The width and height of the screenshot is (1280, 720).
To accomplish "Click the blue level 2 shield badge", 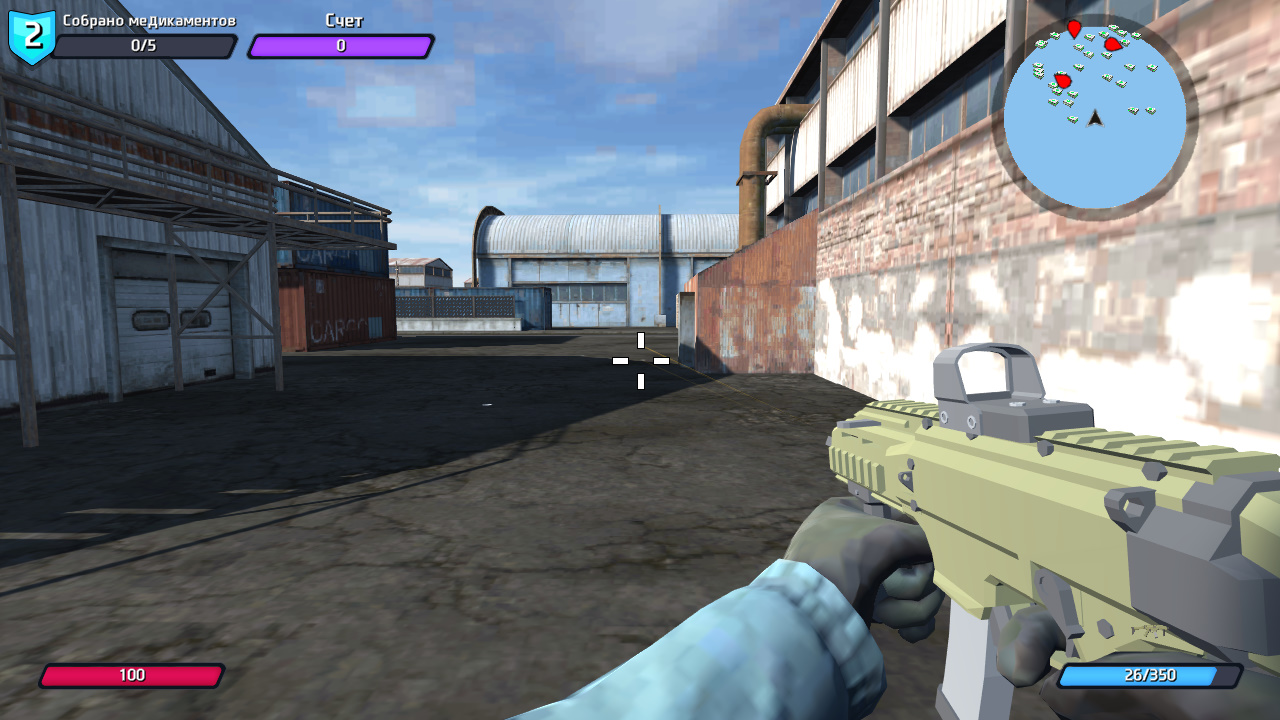I will pos(32,33).
